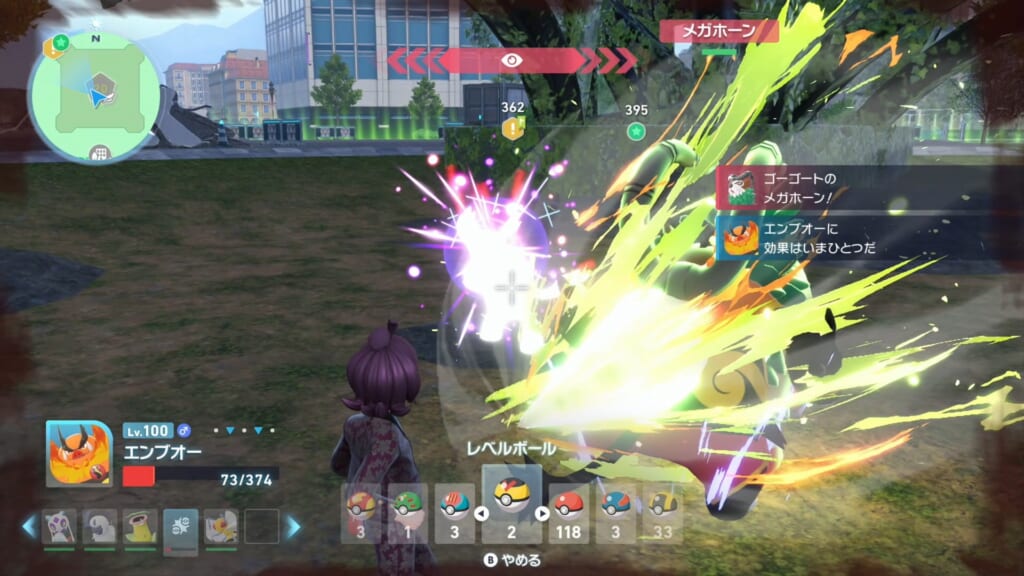1024x576 pixels.
Task: Cycle the party bar with the left blue arrow
Action: point(29,526)
